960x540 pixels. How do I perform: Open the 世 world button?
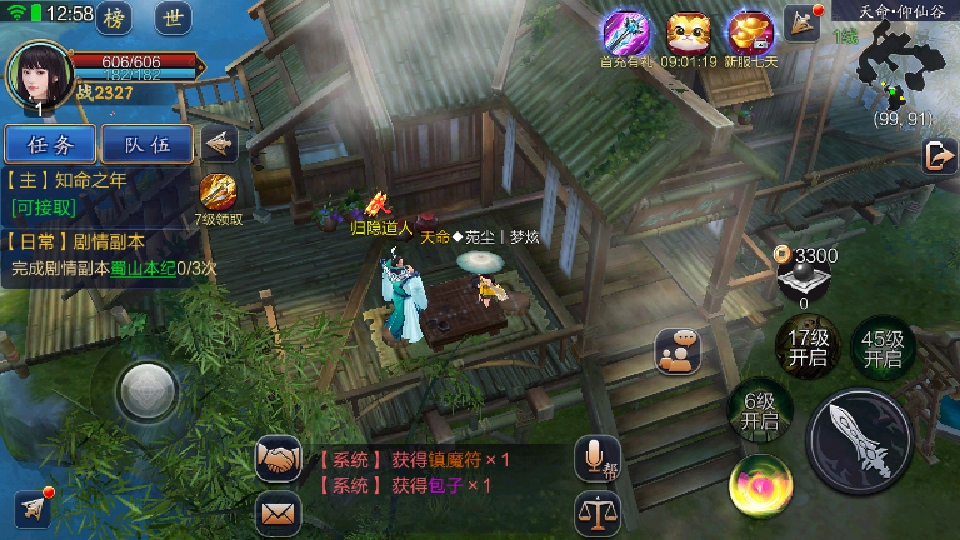click(174, 18)
